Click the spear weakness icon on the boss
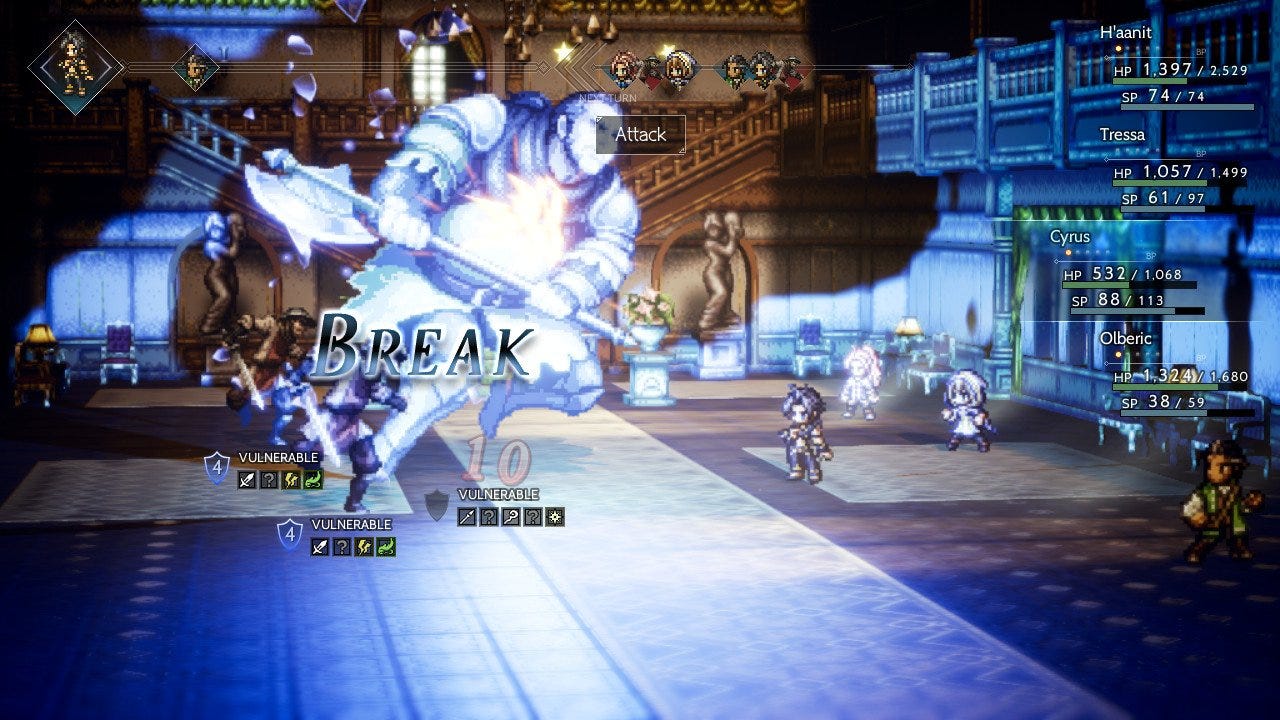 tap(467, 517)
